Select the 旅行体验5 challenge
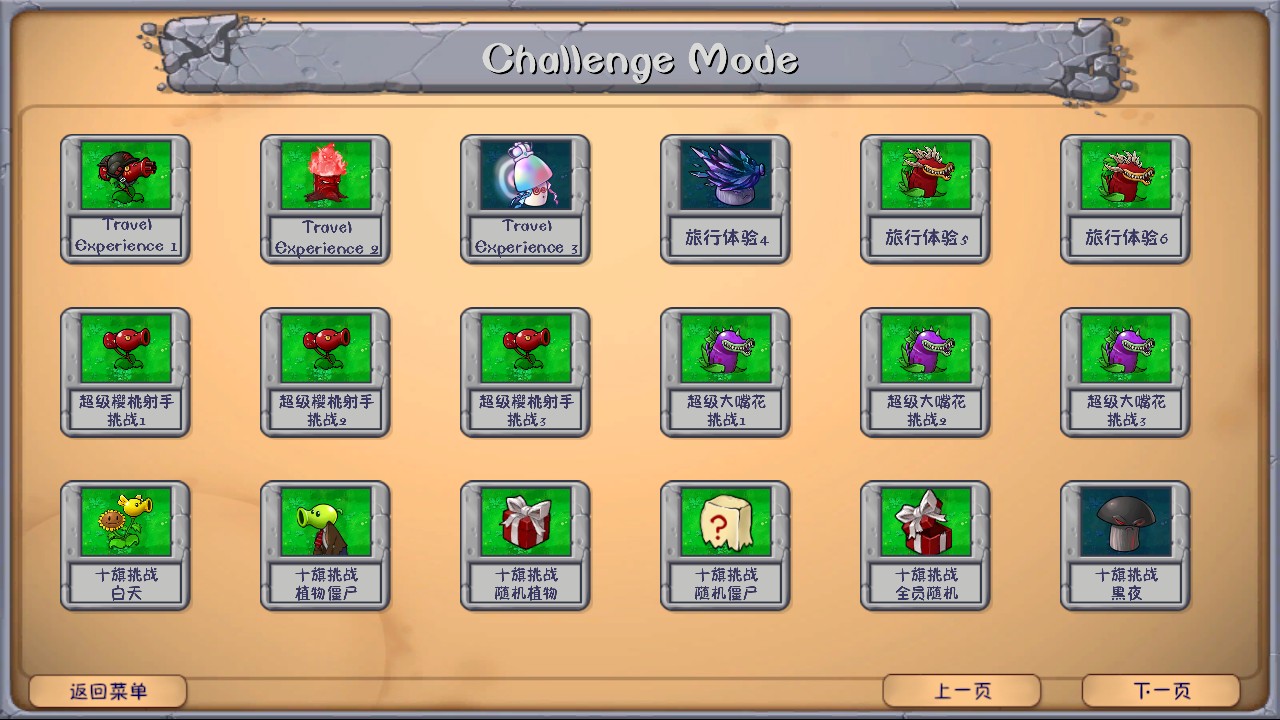Screen dimensions: 1280x720 (925, 197)
